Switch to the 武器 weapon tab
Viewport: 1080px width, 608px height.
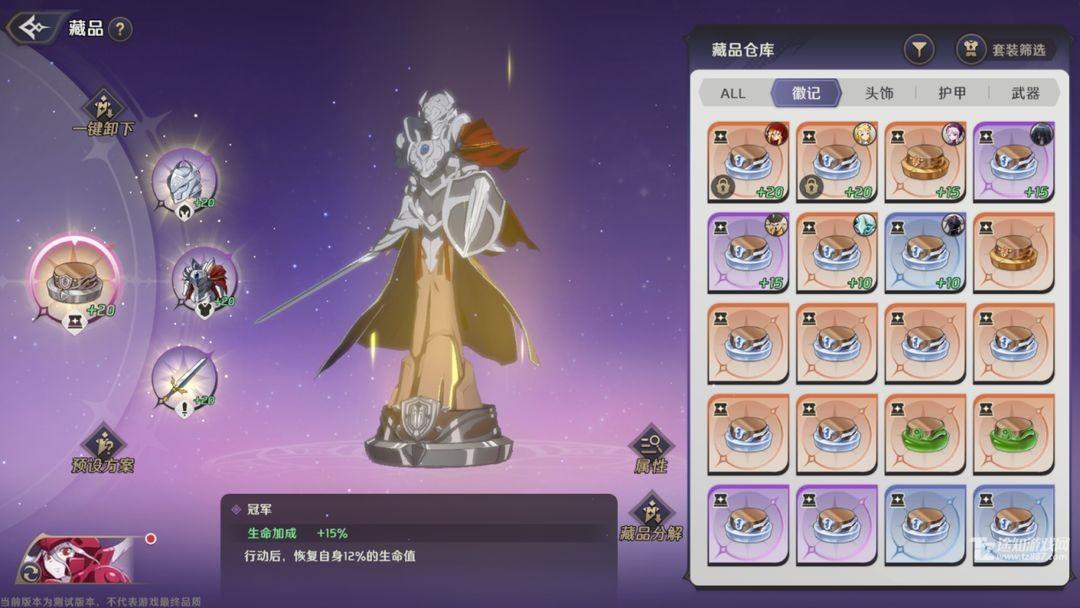[1025, 93]
